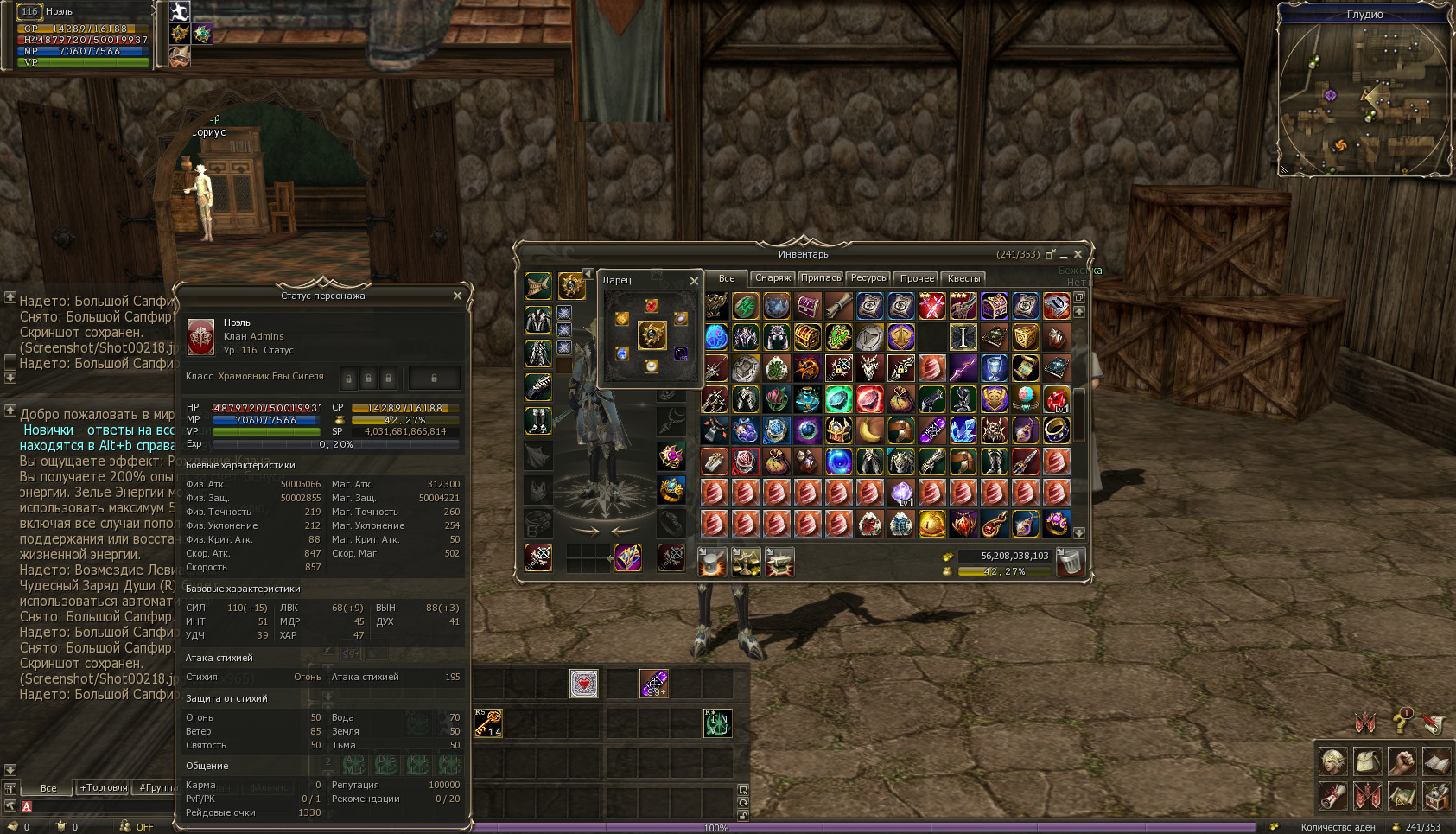Click the trash can delete button
The height and width of the screenshot is (834, 1456).
tap(1070, 562)
